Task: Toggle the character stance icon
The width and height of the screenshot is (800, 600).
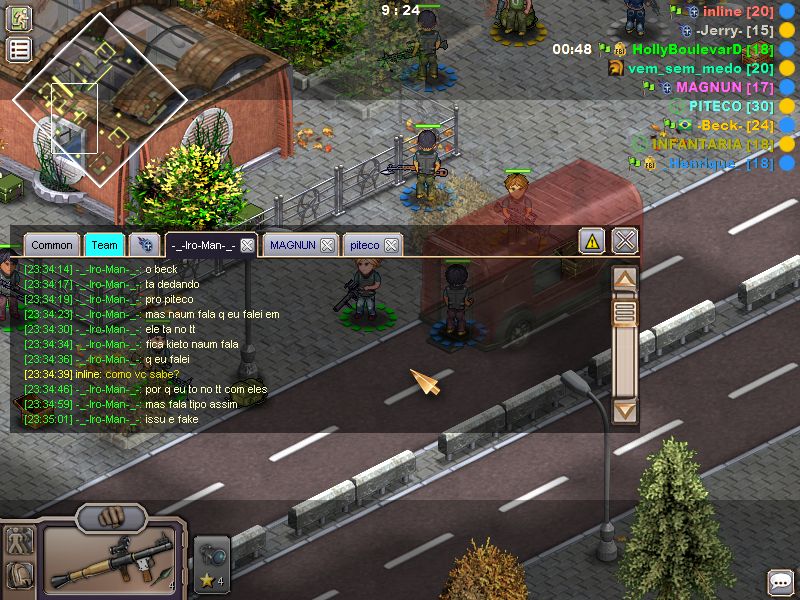Action: point(19,541)
